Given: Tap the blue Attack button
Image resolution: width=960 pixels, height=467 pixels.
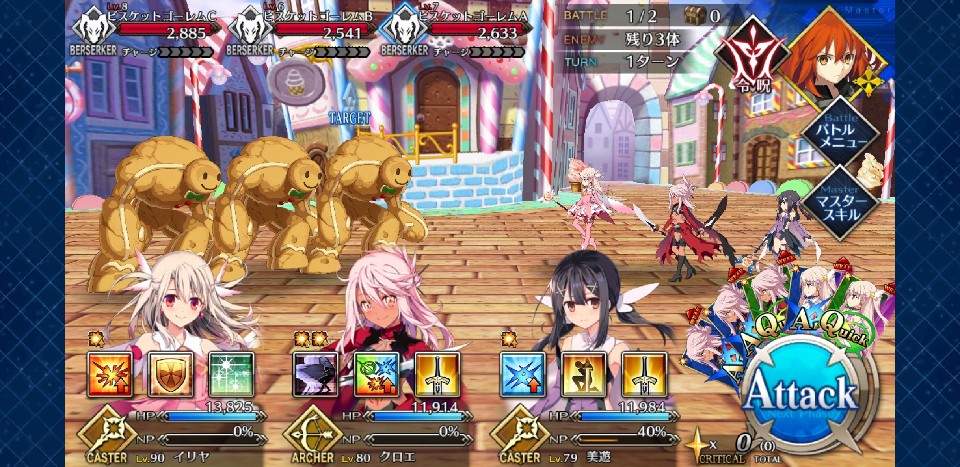Looking at the screenshot, I should [802, 391].
